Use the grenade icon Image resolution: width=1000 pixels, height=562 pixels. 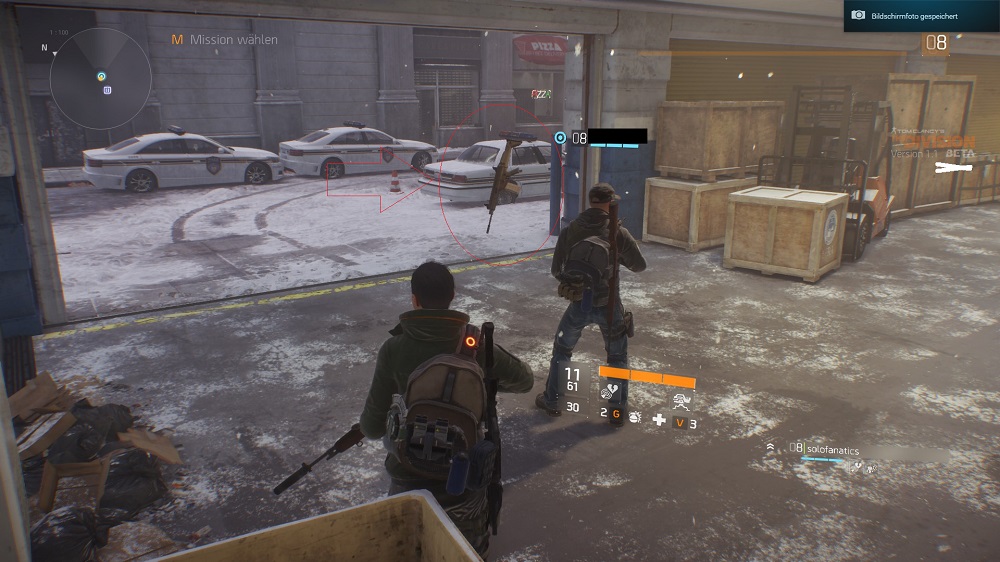click(x=634, y=415)
